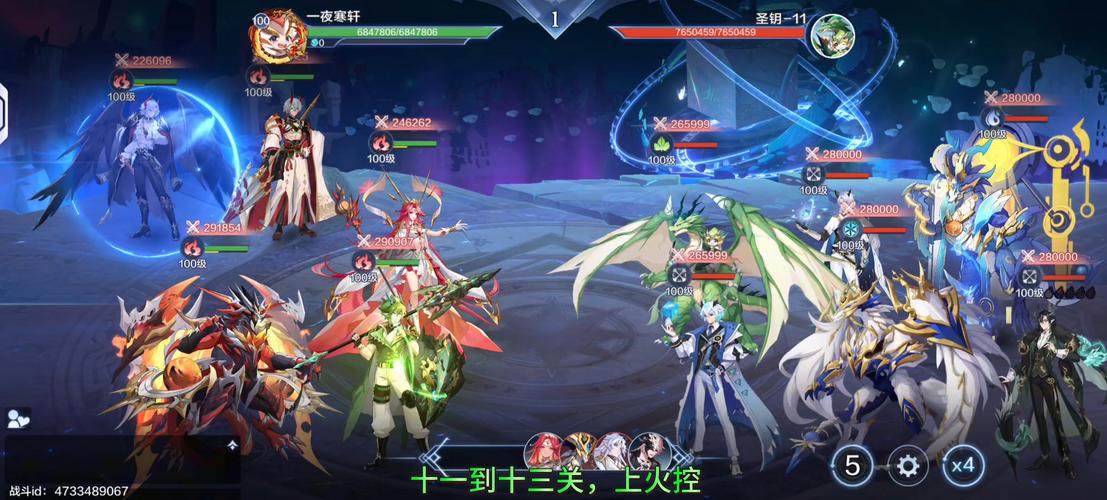
Task: View opponent 圣钥-11's avatar portrait
Action: click(x=831, y=36)
